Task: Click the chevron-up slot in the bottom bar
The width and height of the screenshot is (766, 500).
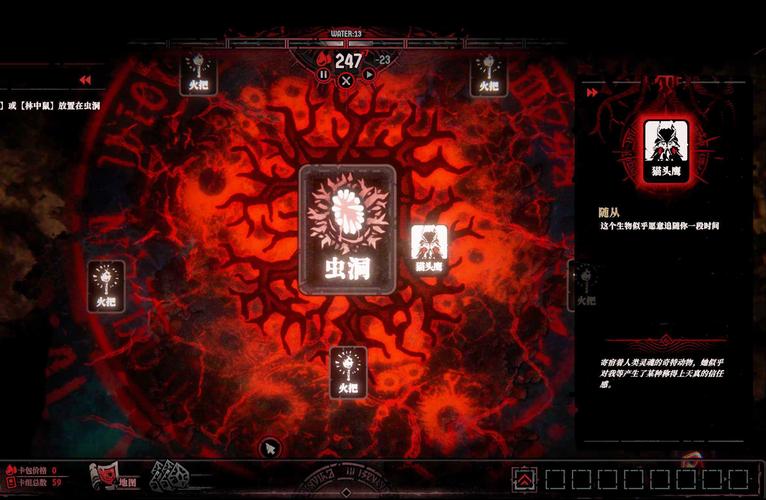Action: pos(523,478)
